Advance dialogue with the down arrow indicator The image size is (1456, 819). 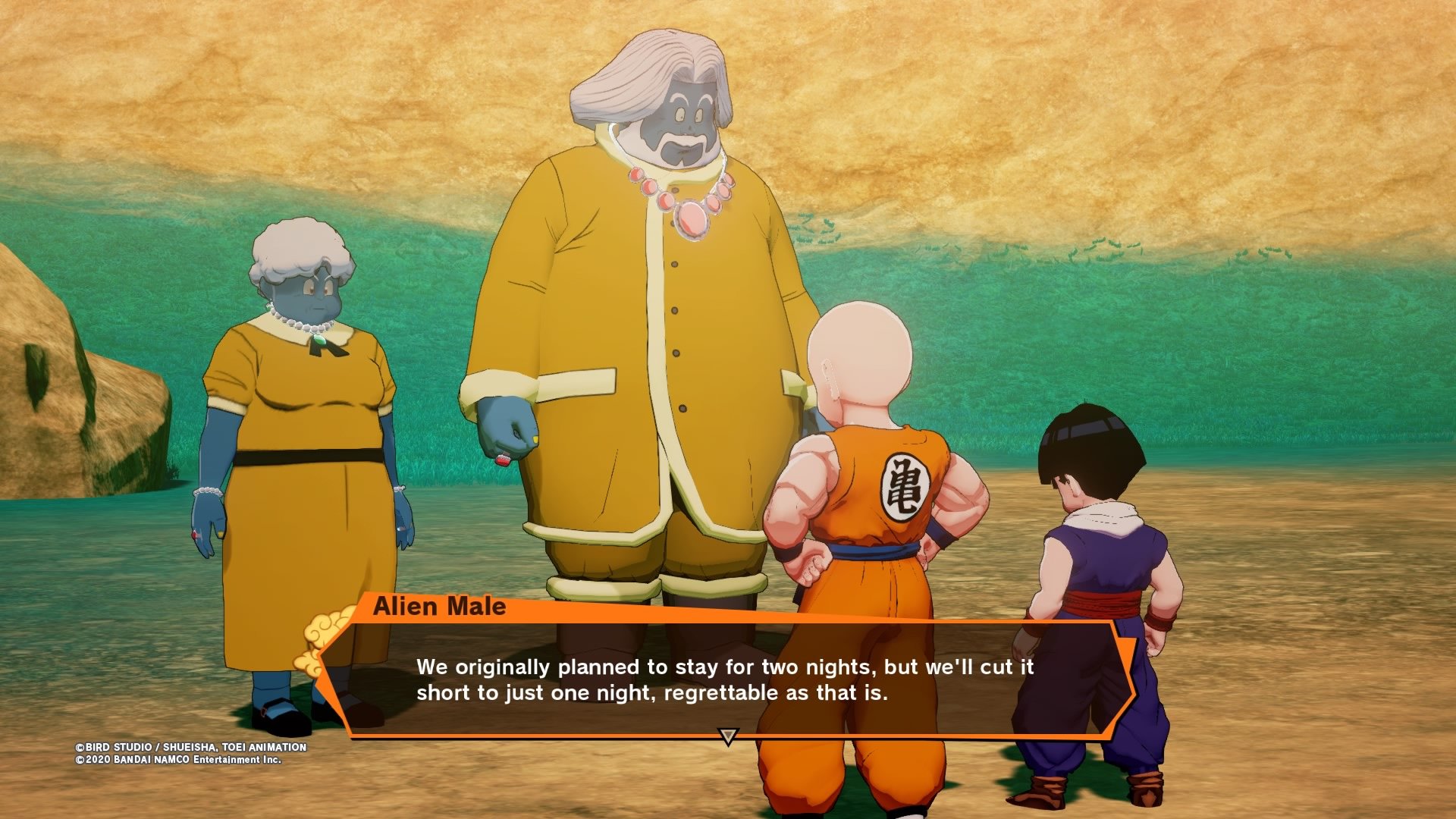tap(727, 736)
